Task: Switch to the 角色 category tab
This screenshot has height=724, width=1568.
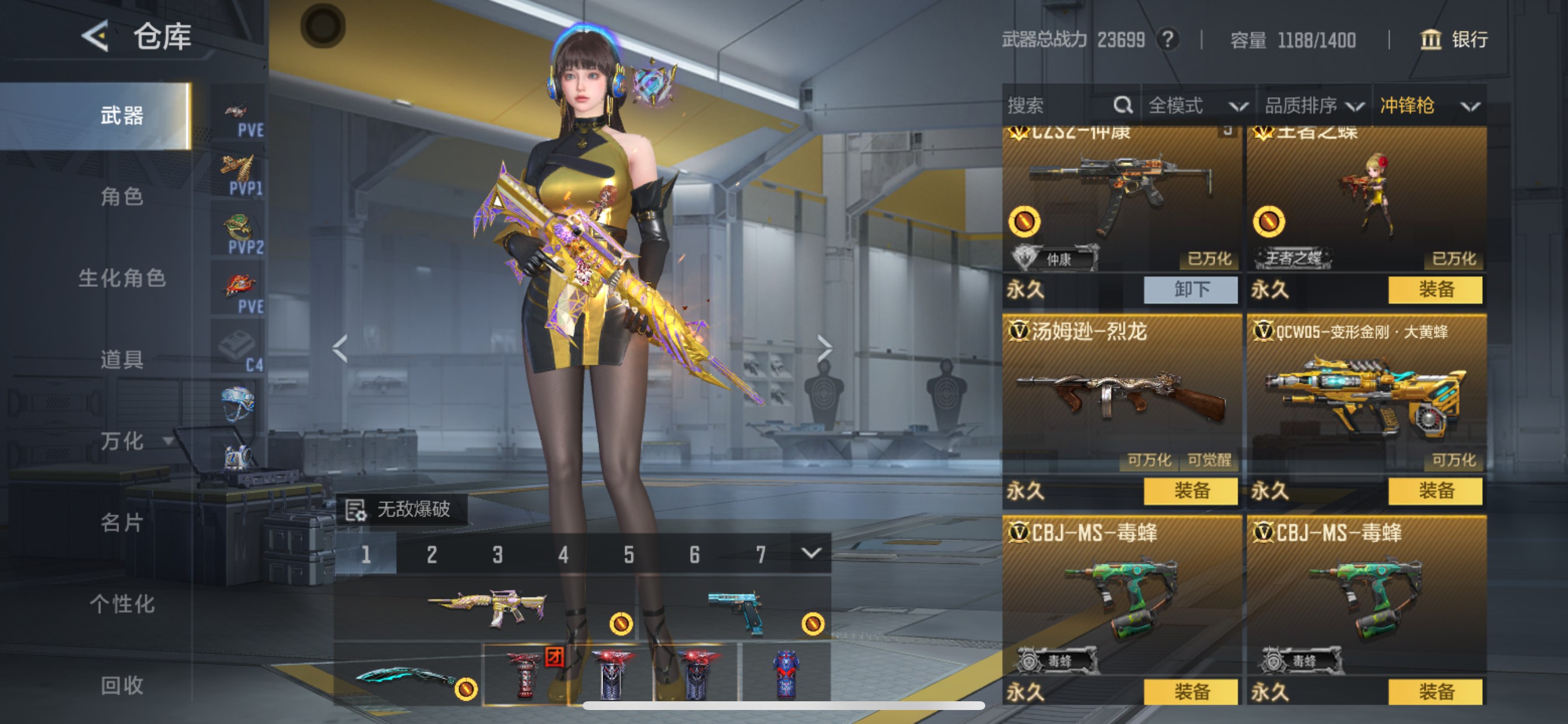Action: tap(122, 196)
